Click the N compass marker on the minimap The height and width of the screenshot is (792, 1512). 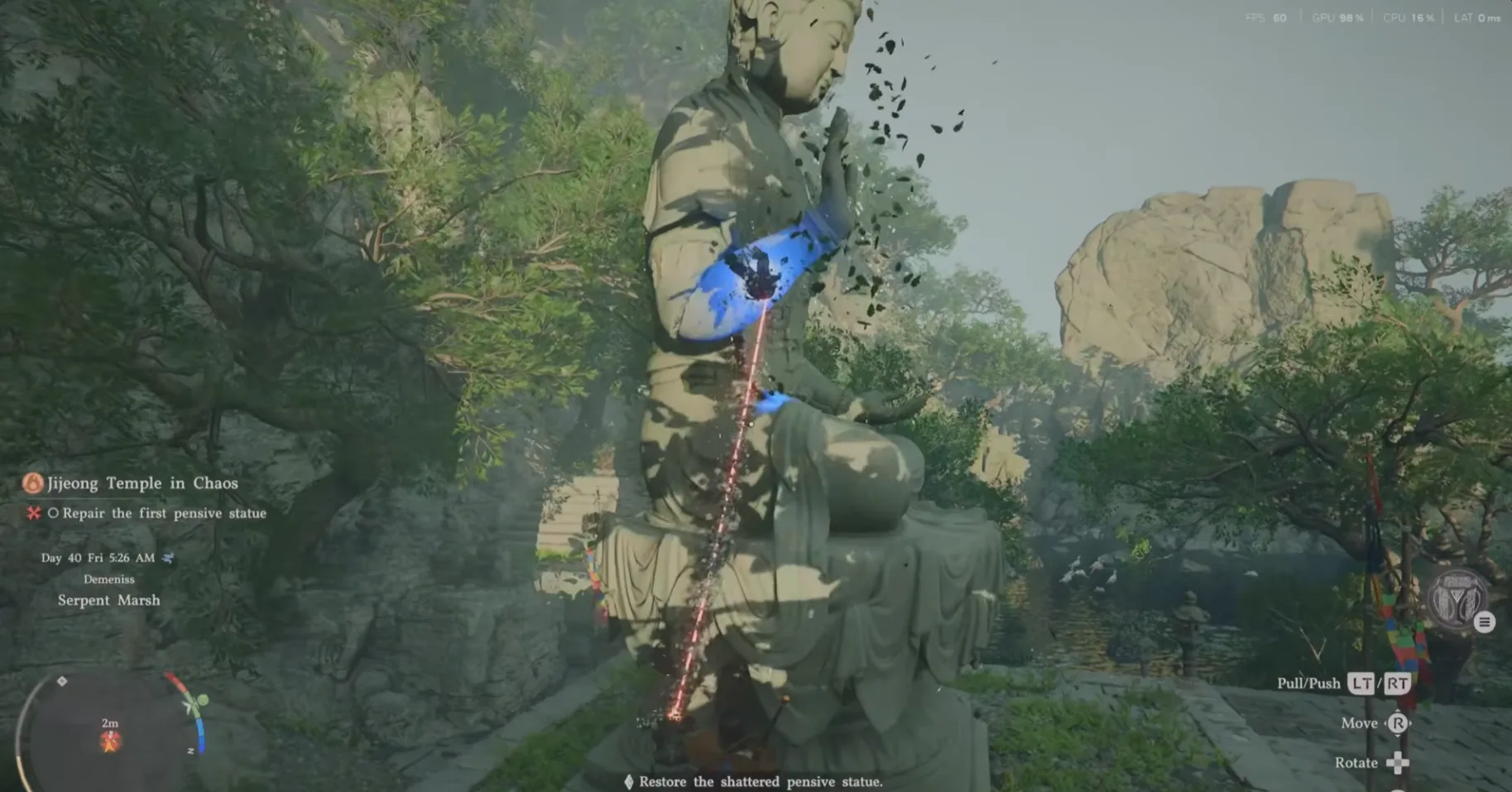[x=191, y=750]
